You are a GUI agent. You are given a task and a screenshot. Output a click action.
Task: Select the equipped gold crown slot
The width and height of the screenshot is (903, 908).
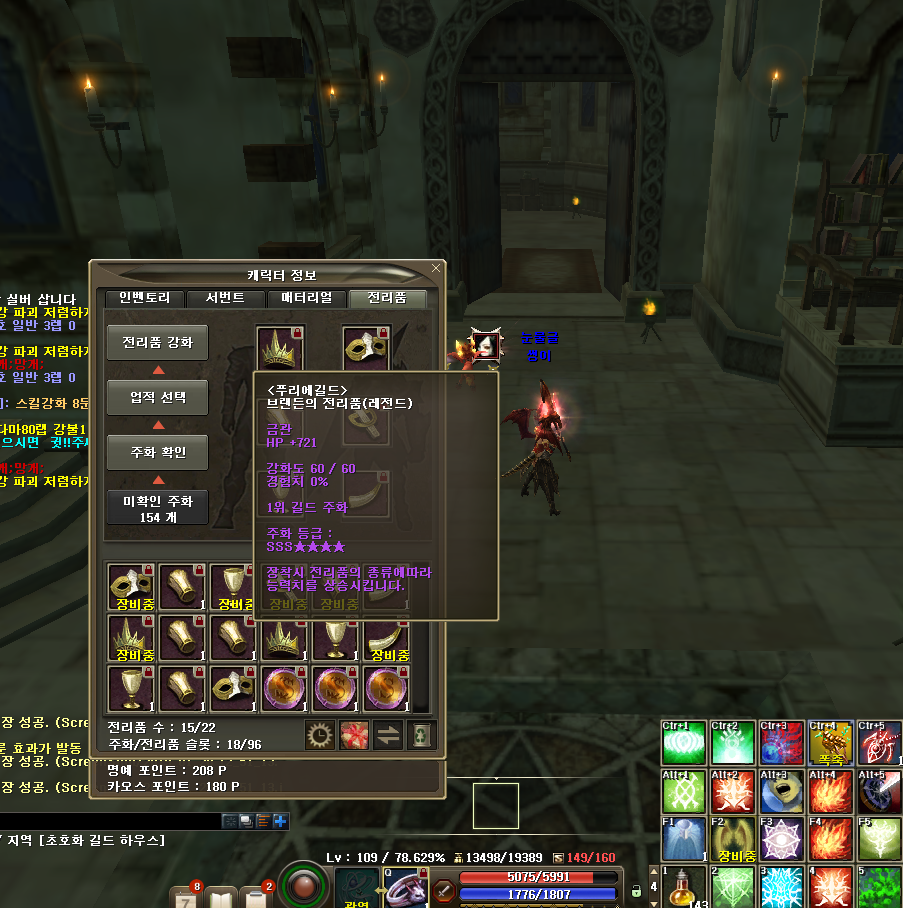[281, 348]
